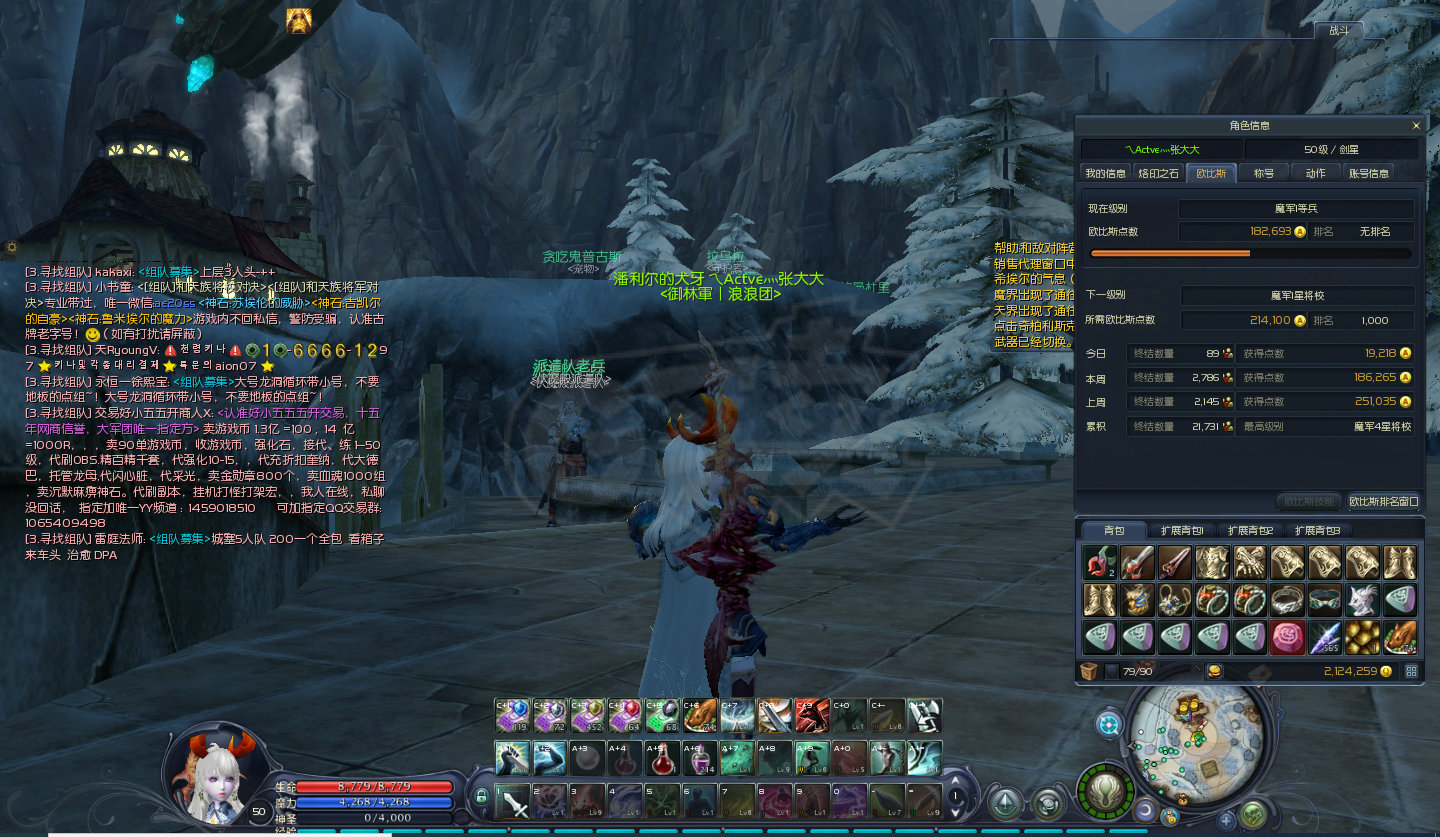Switch to the 扩展背包1 inventory tab
The height and width of the screenshot is (837, 1440).
click(x=1181, y=530)
